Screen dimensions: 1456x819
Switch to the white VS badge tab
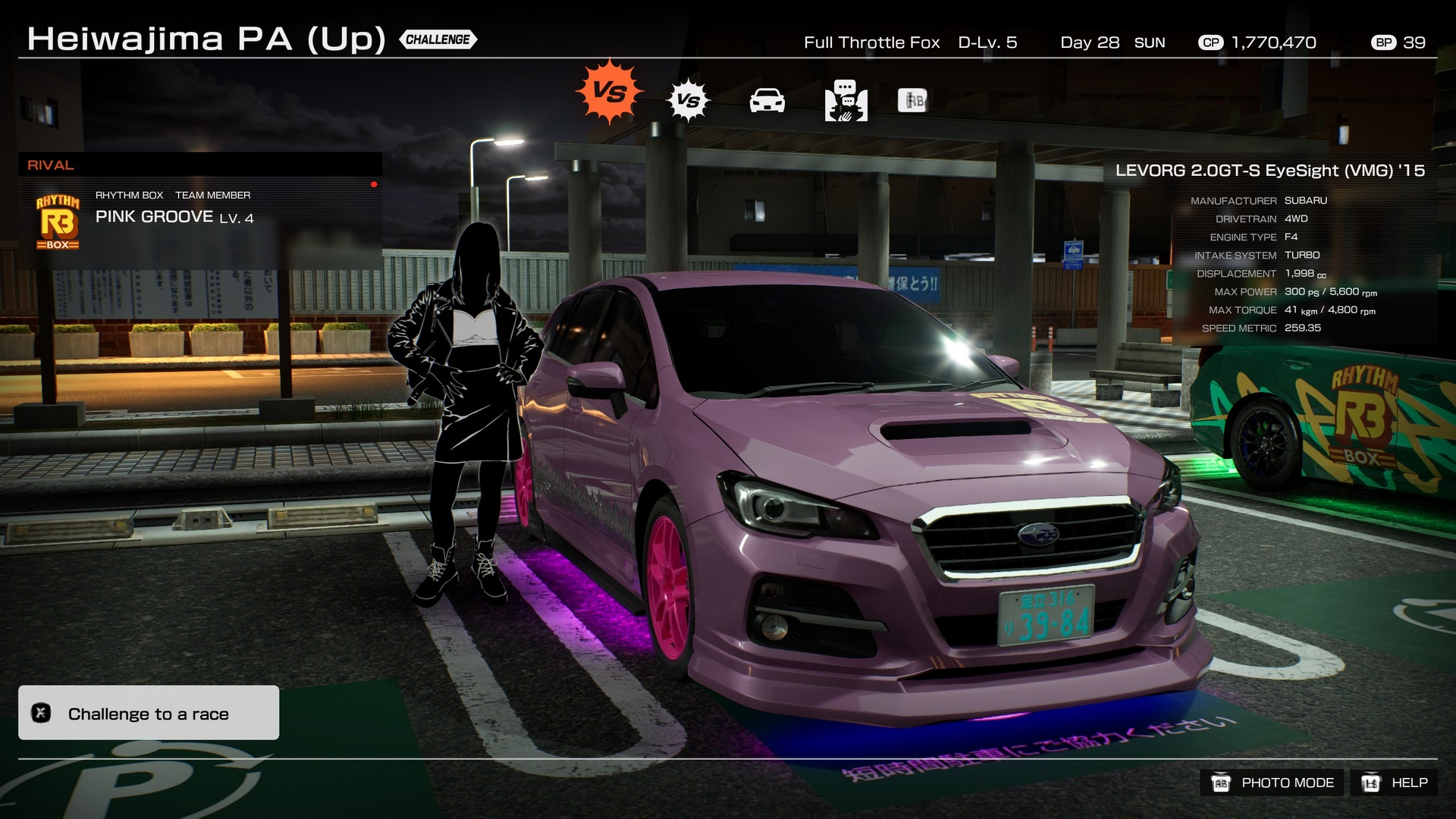[x=688, y=100]
